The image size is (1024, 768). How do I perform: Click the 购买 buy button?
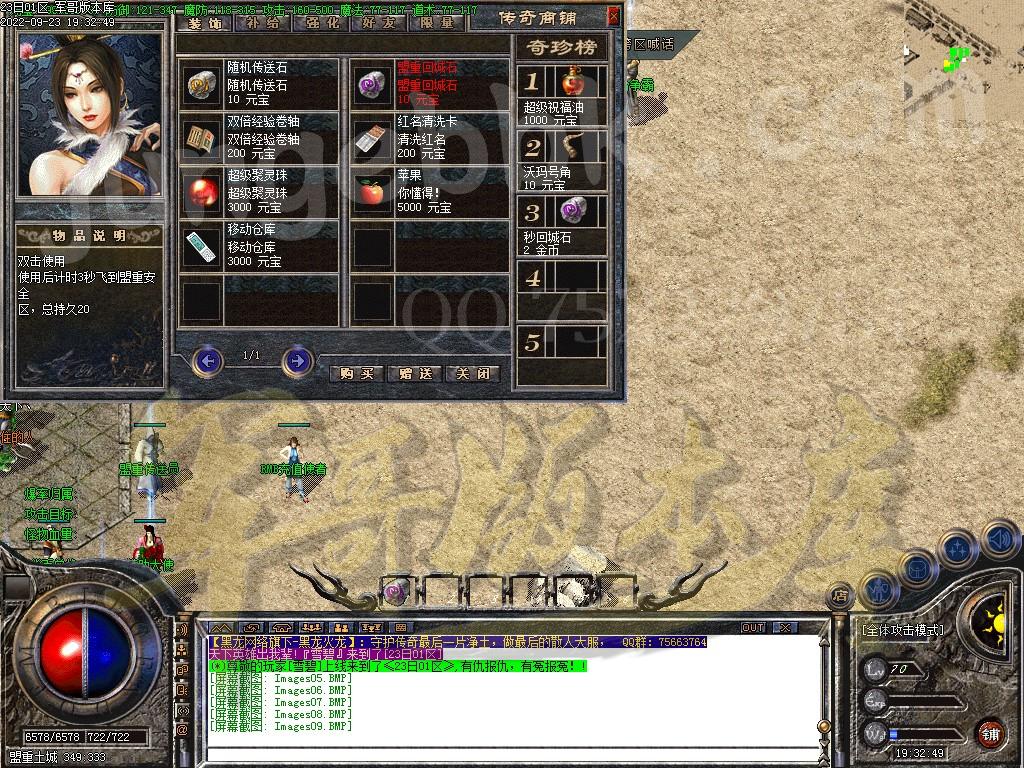356,373
